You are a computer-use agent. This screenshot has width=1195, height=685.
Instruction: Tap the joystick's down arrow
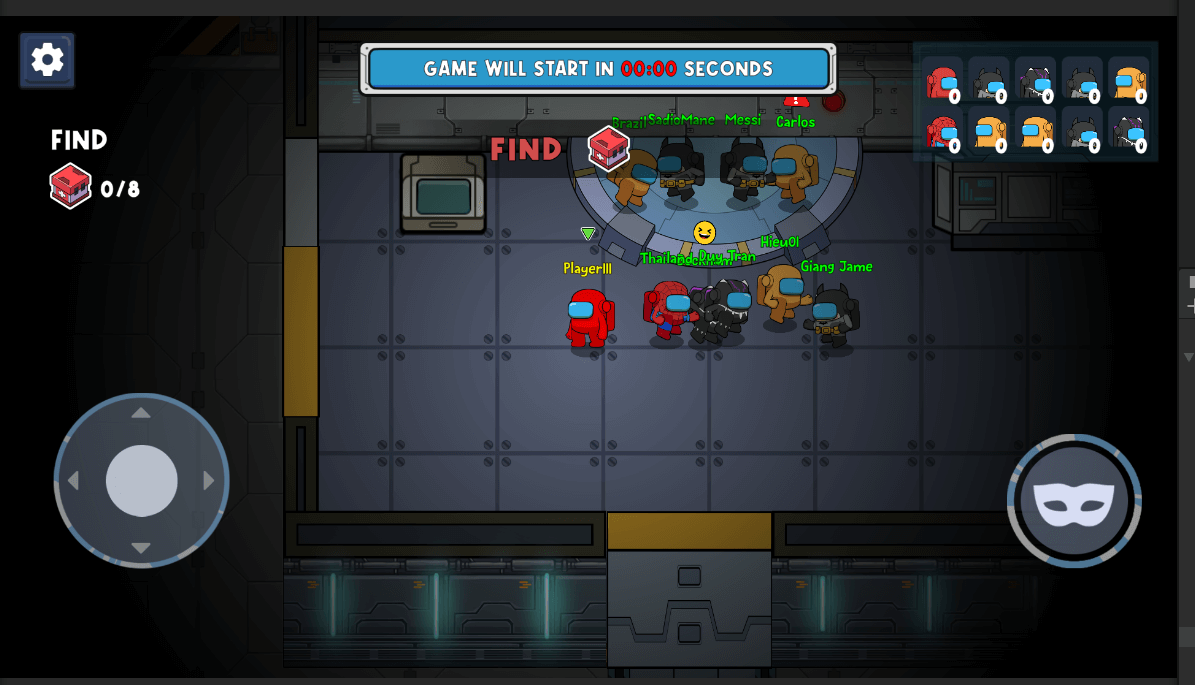[141, 548]
